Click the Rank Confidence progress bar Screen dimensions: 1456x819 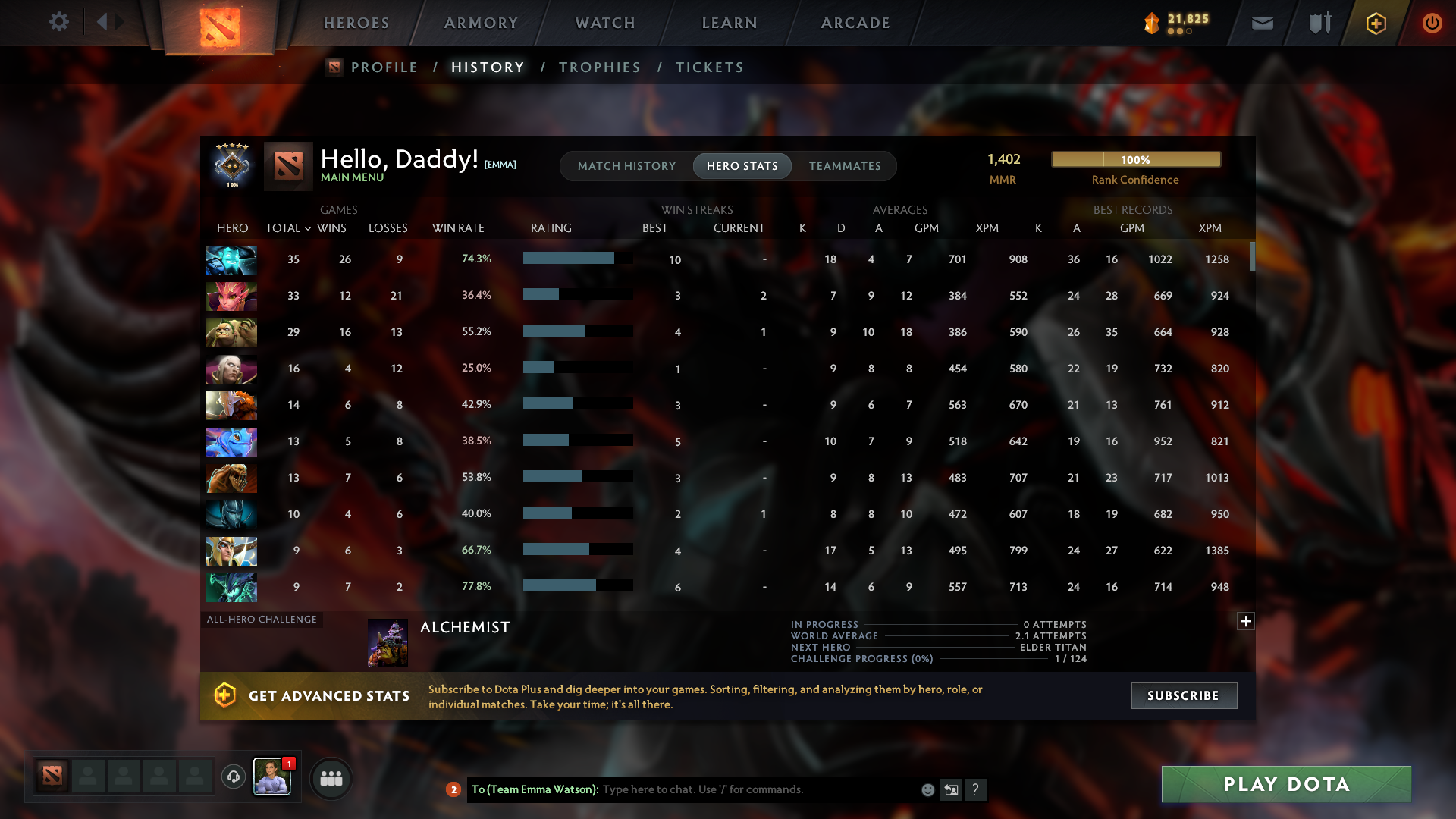[1135, 159]
